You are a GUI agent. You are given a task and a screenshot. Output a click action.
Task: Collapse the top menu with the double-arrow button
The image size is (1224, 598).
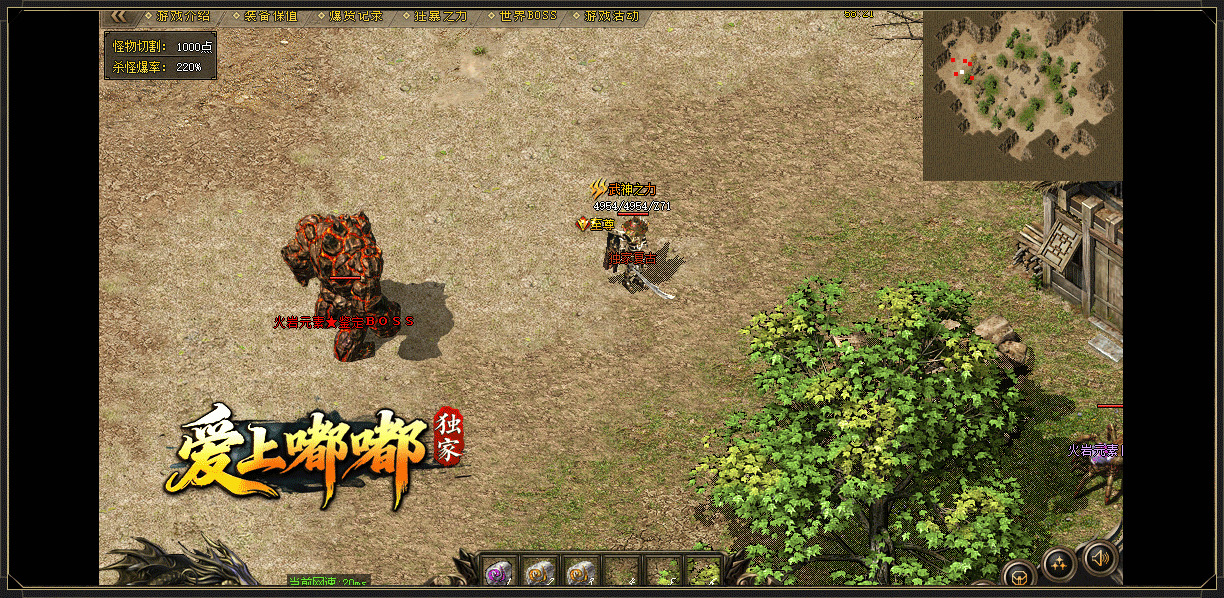(118, 16)
